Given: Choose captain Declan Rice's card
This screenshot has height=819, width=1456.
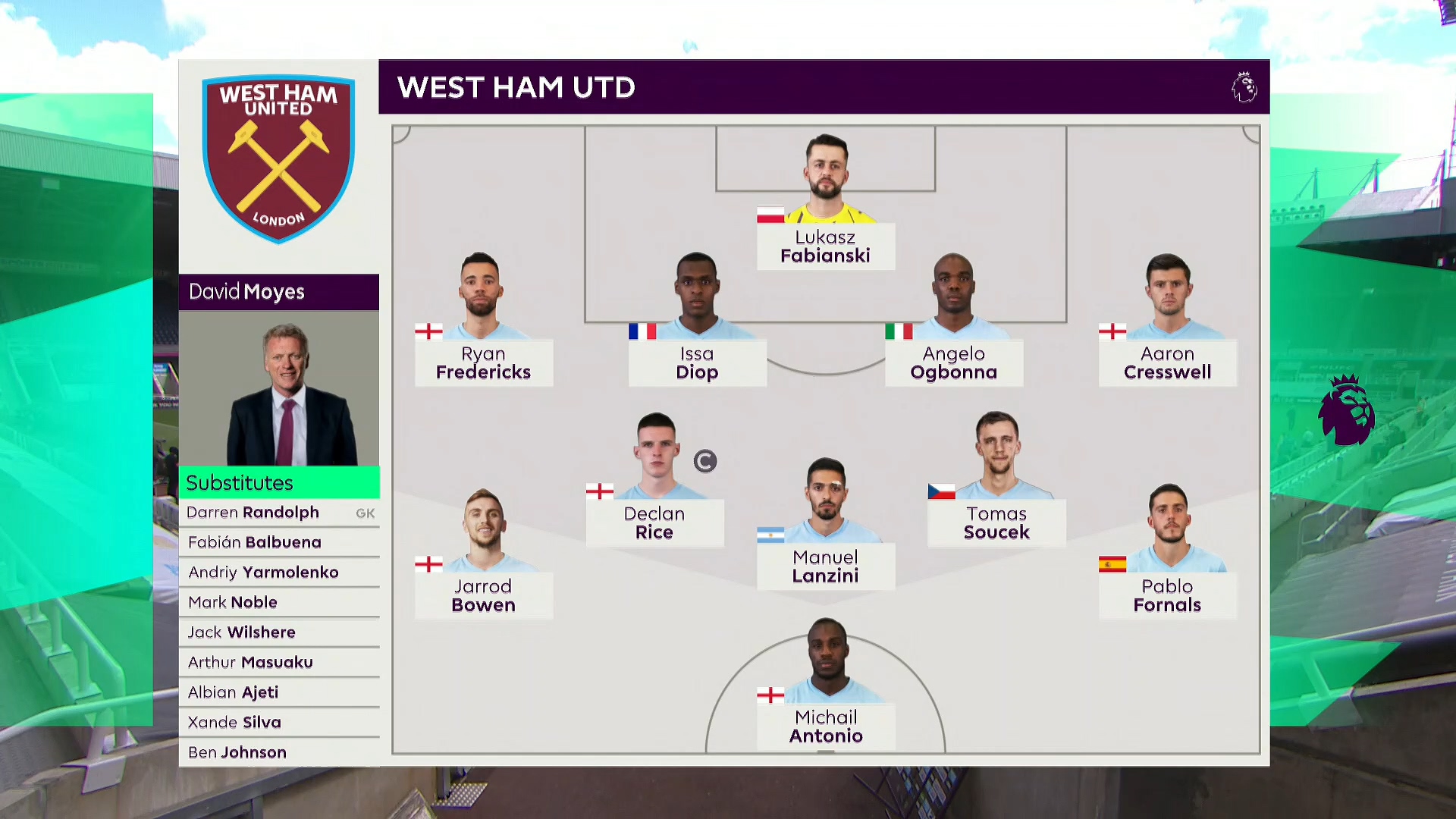Looking at the screenshot, I should (x=654, y=522).
